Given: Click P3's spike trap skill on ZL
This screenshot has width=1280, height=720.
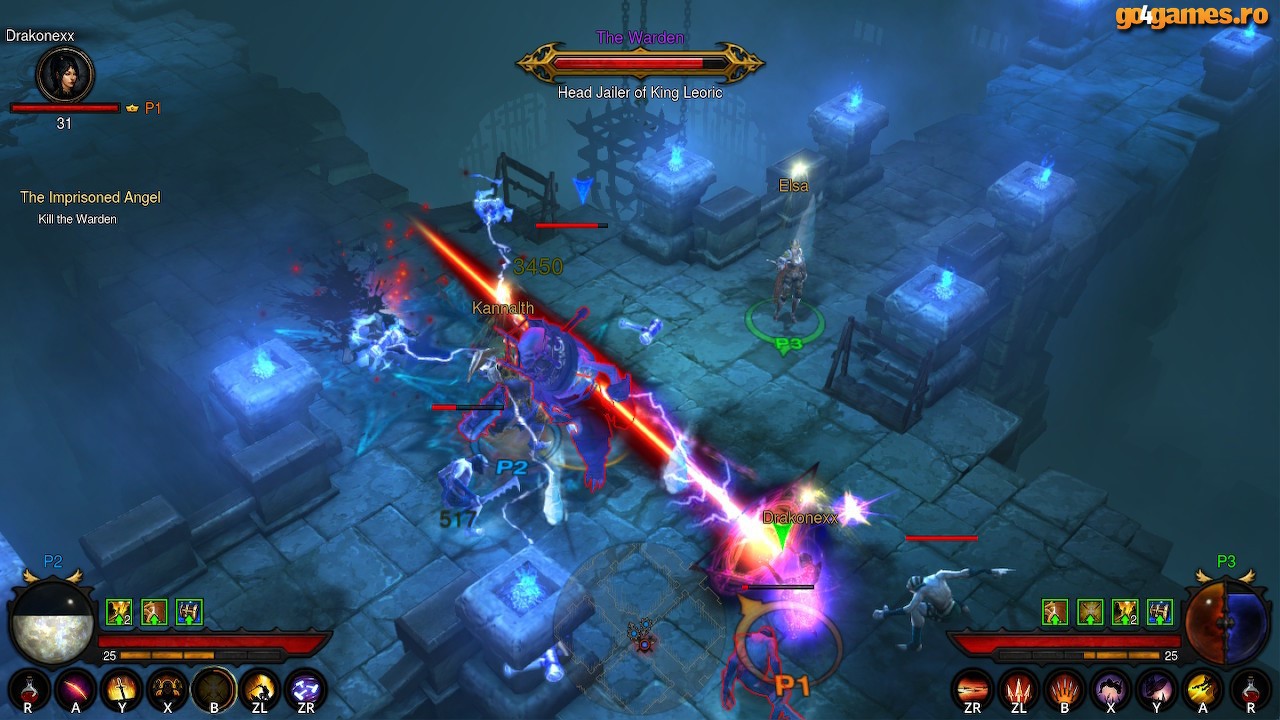Looking at the screenshot, I should pyautogui.click(x=1017, y=691).
